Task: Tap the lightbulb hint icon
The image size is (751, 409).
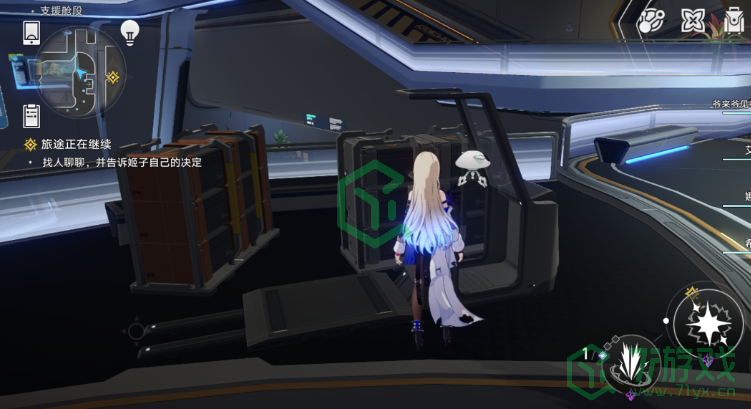Action: point(130,33)
